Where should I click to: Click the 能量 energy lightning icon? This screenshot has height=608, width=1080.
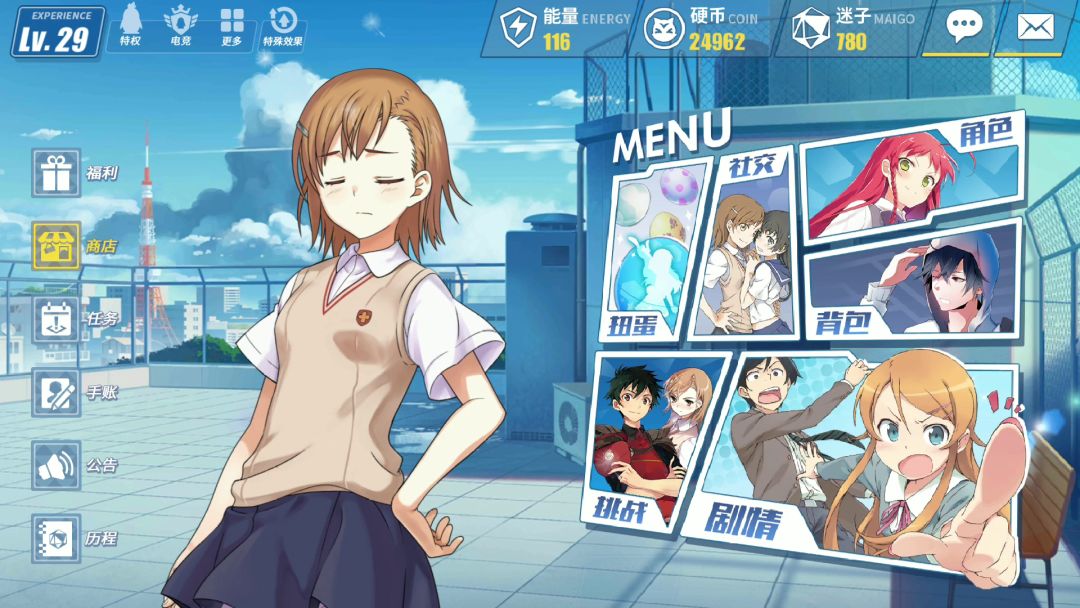(x=518, y=28)
